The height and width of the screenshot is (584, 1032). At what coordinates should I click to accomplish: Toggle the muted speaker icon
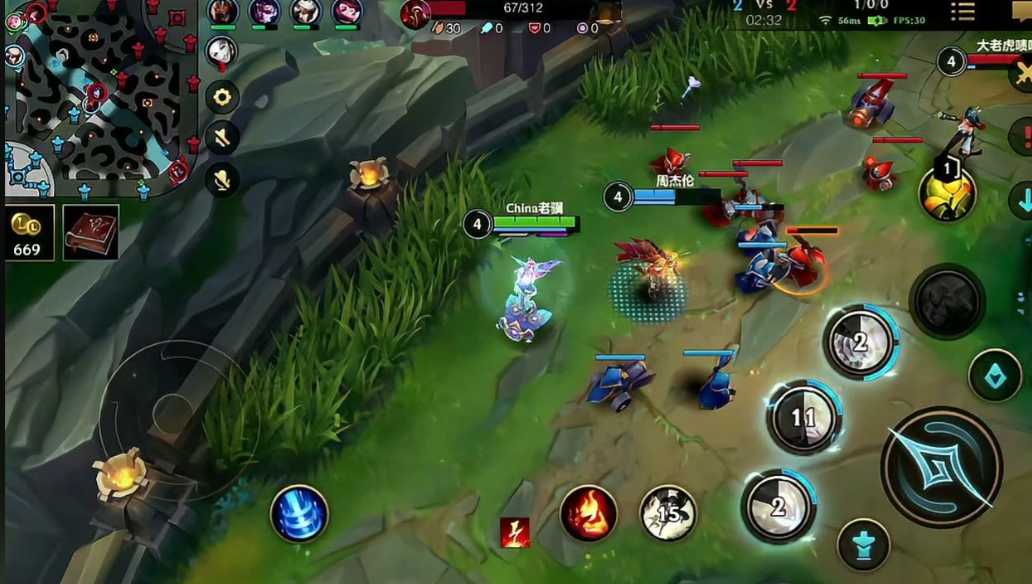pos(222,138)
